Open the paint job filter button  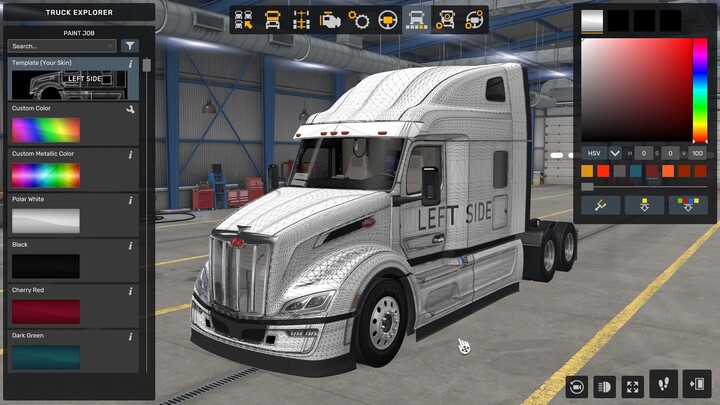[130, 46]
